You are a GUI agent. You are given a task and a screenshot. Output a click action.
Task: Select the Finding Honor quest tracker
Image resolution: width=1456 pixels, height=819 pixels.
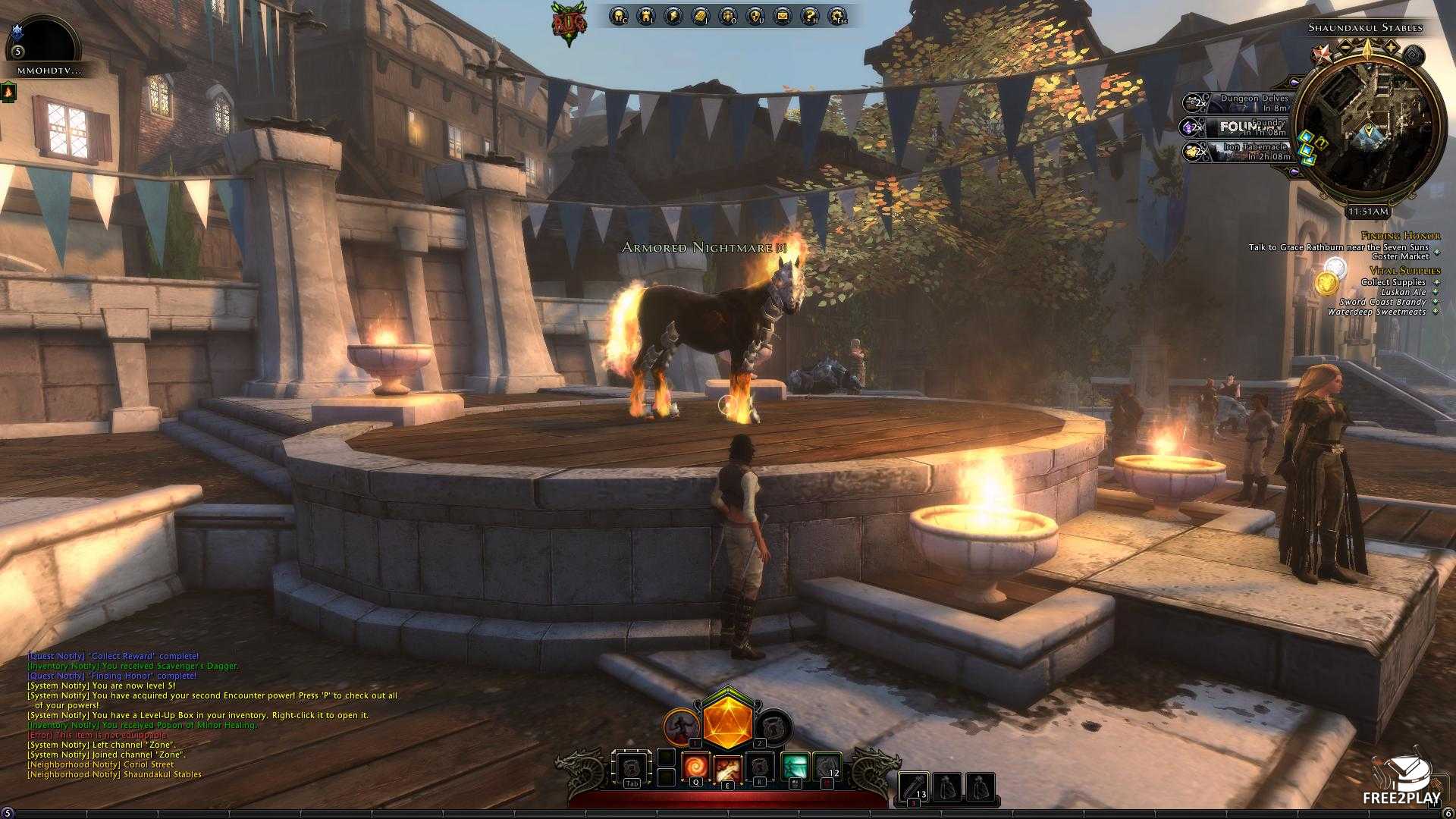1400,236
